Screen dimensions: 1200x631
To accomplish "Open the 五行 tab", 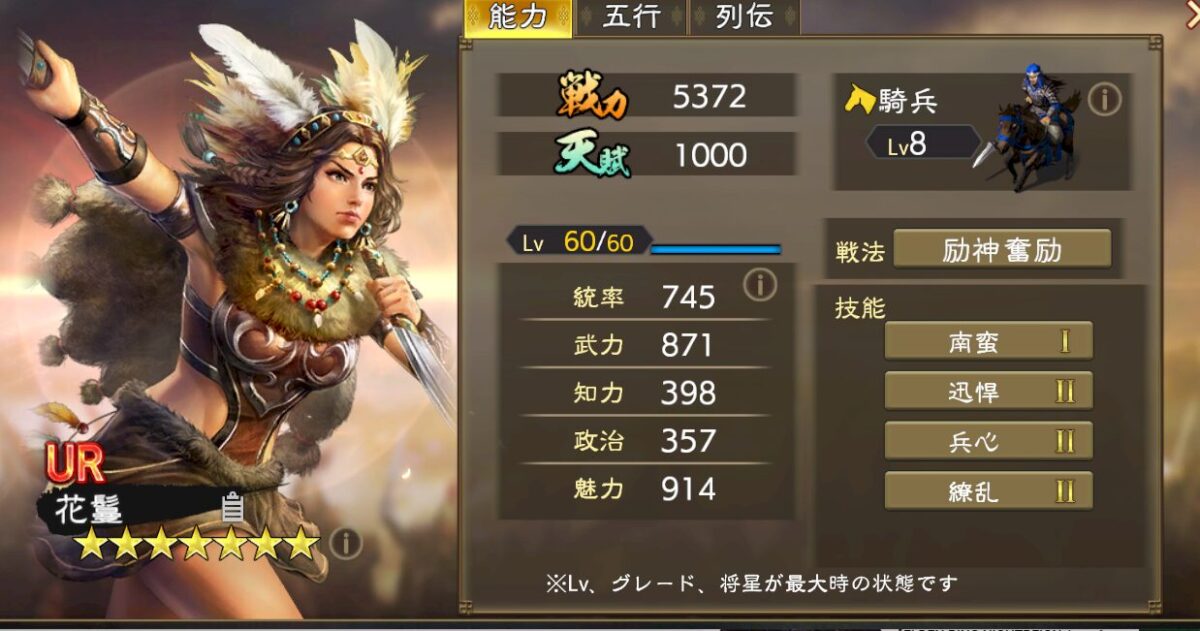I will (630, 18).
